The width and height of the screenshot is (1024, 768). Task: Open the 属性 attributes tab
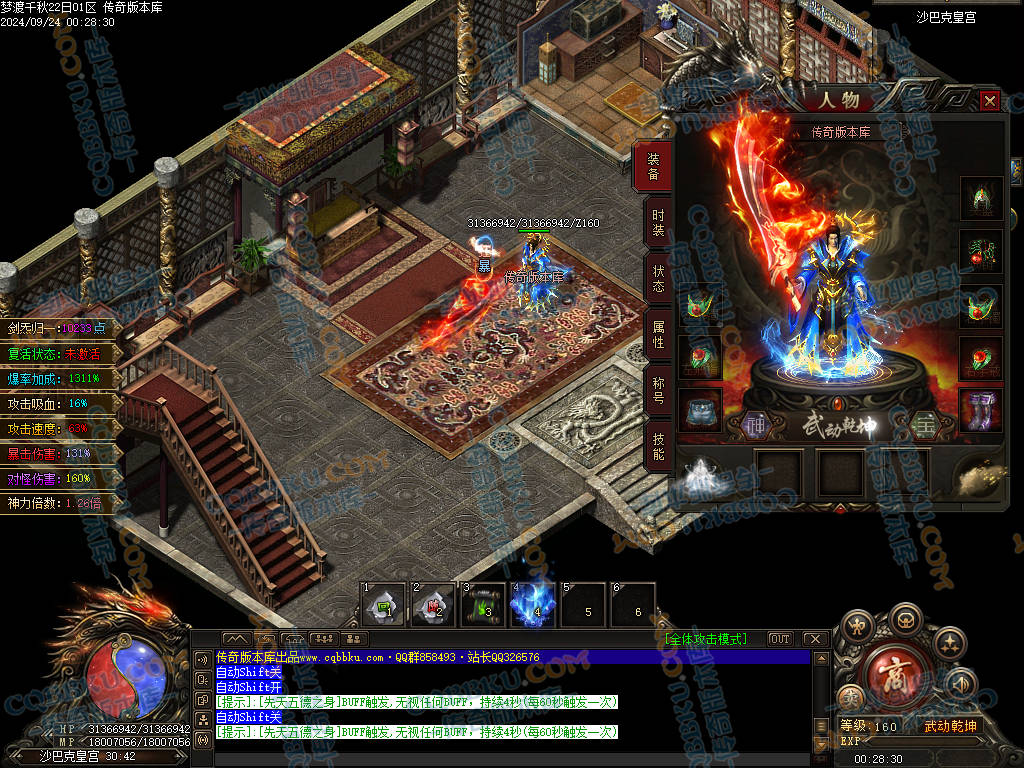tap(657, 334)
